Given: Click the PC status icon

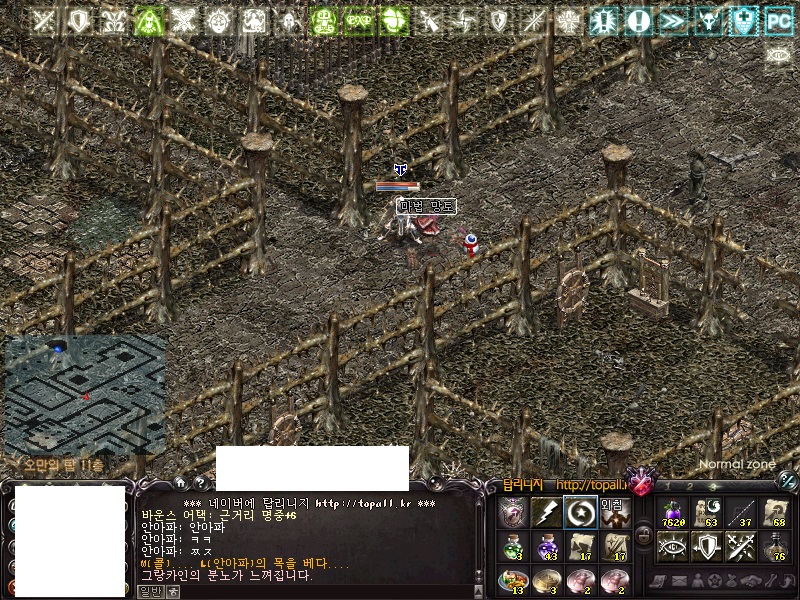Looking at the screenshot, I should click(779, 20).
